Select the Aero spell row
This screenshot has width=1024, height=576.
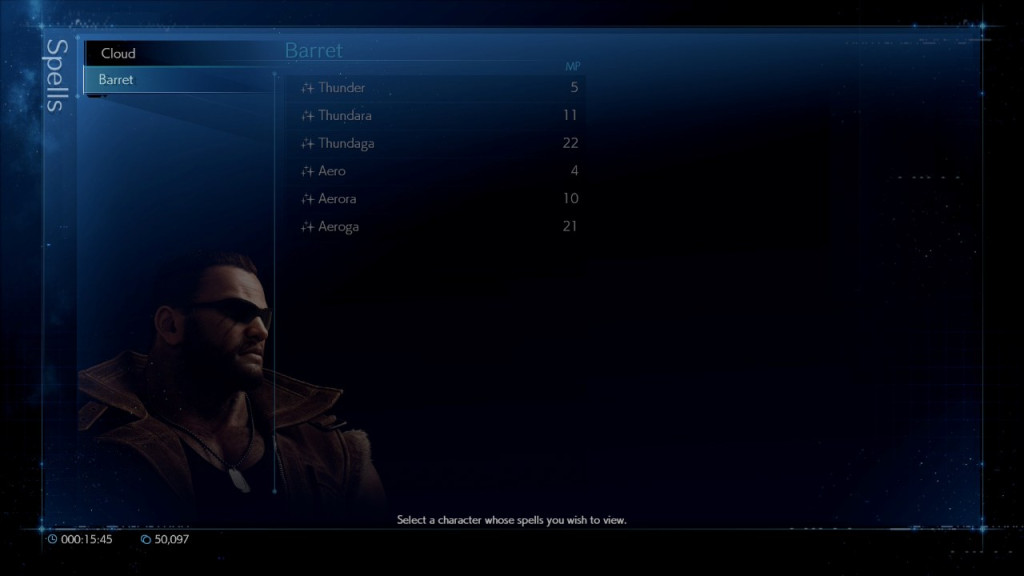click(x=332, y=171)
